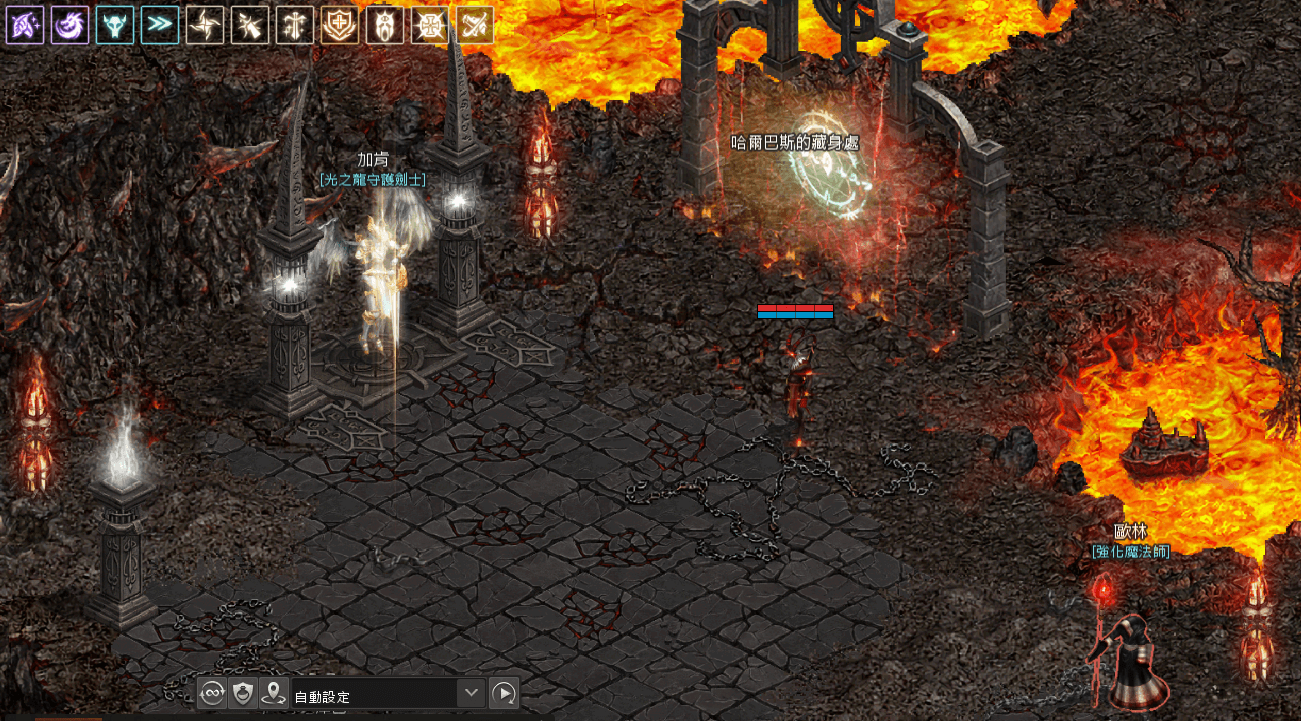Select the crossed swords buff icon
The height and width of the screenshot is (721, 1301).
pyautogui.click(x=475, y=25)
